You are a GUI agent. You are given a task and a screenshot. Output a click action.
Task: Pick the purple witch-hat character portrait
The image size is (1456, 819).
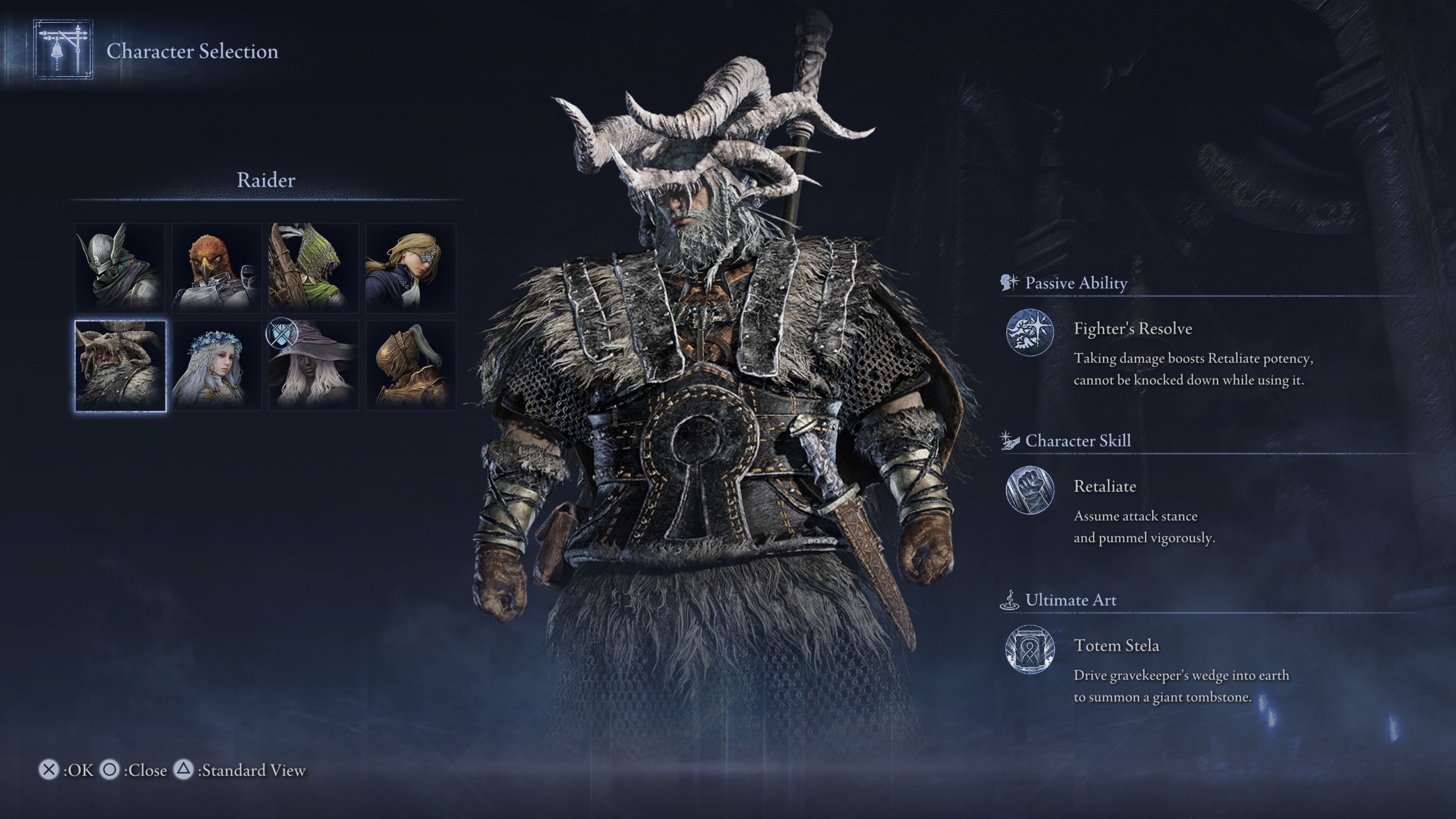[x=313, y=365]
